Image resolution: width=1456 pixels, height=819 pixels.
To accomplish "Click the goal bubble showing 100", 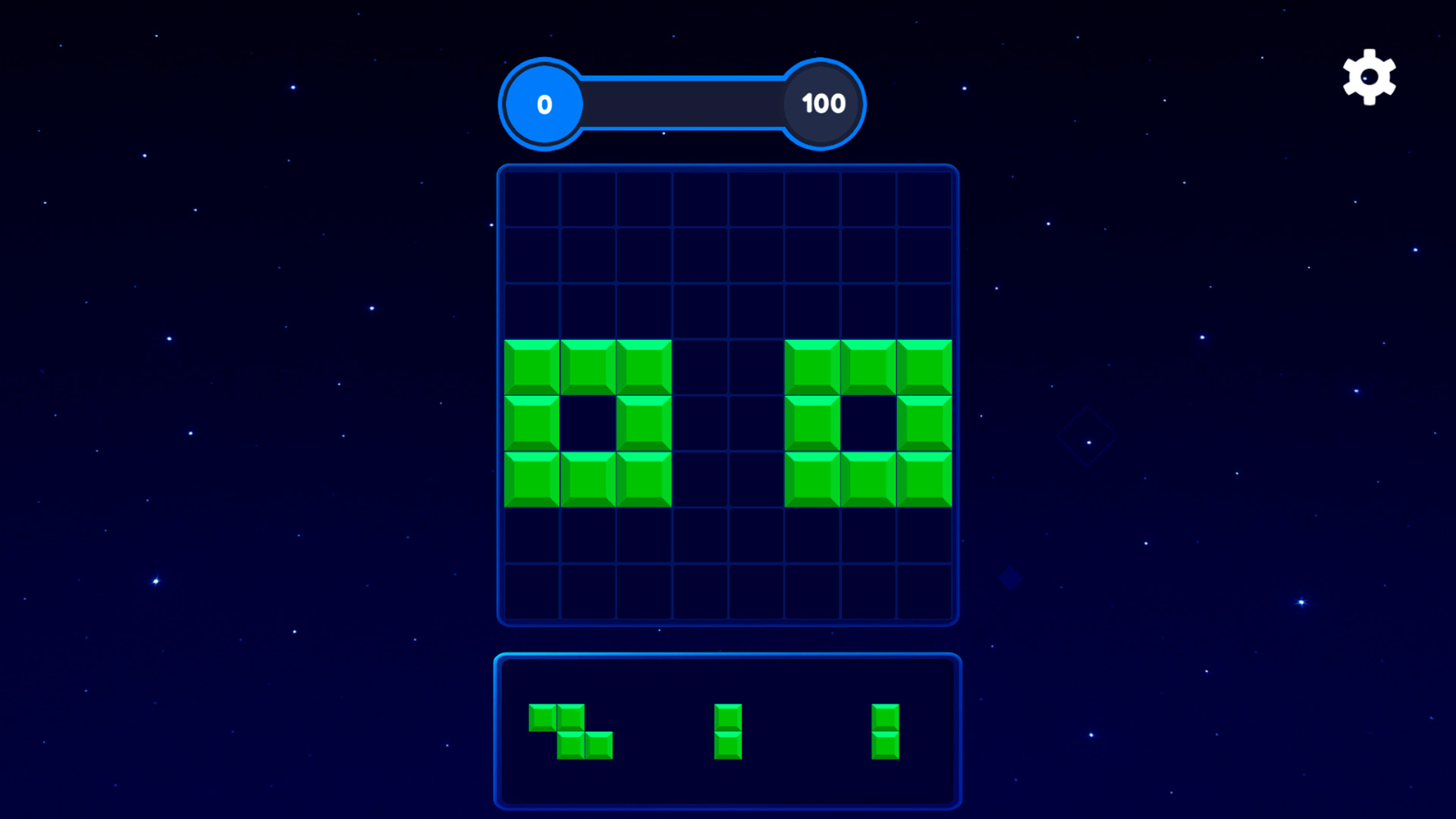I will pos(821,105).
